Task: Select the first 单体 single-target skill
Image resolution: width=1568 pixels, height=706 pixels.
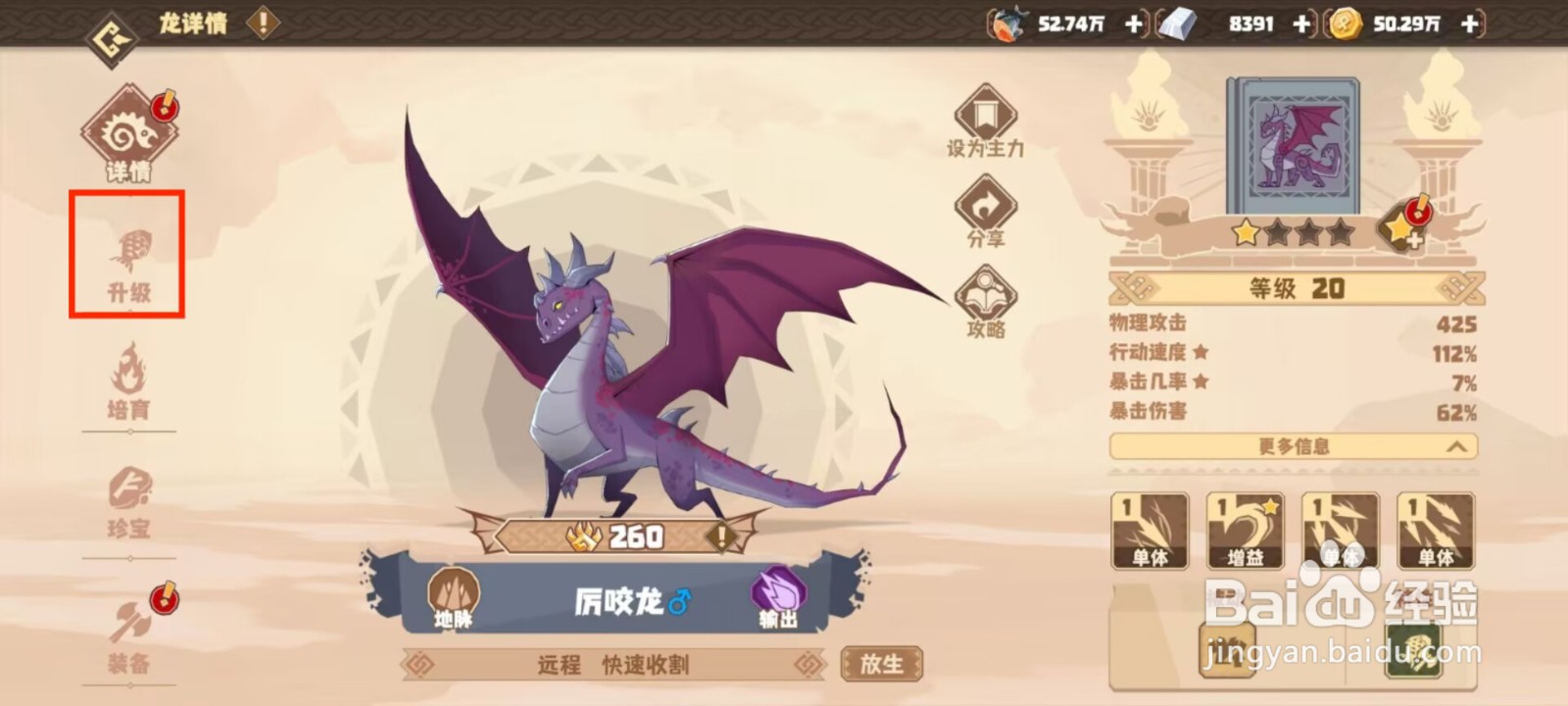Action: pyautogui.click(x=1151, y=531)
